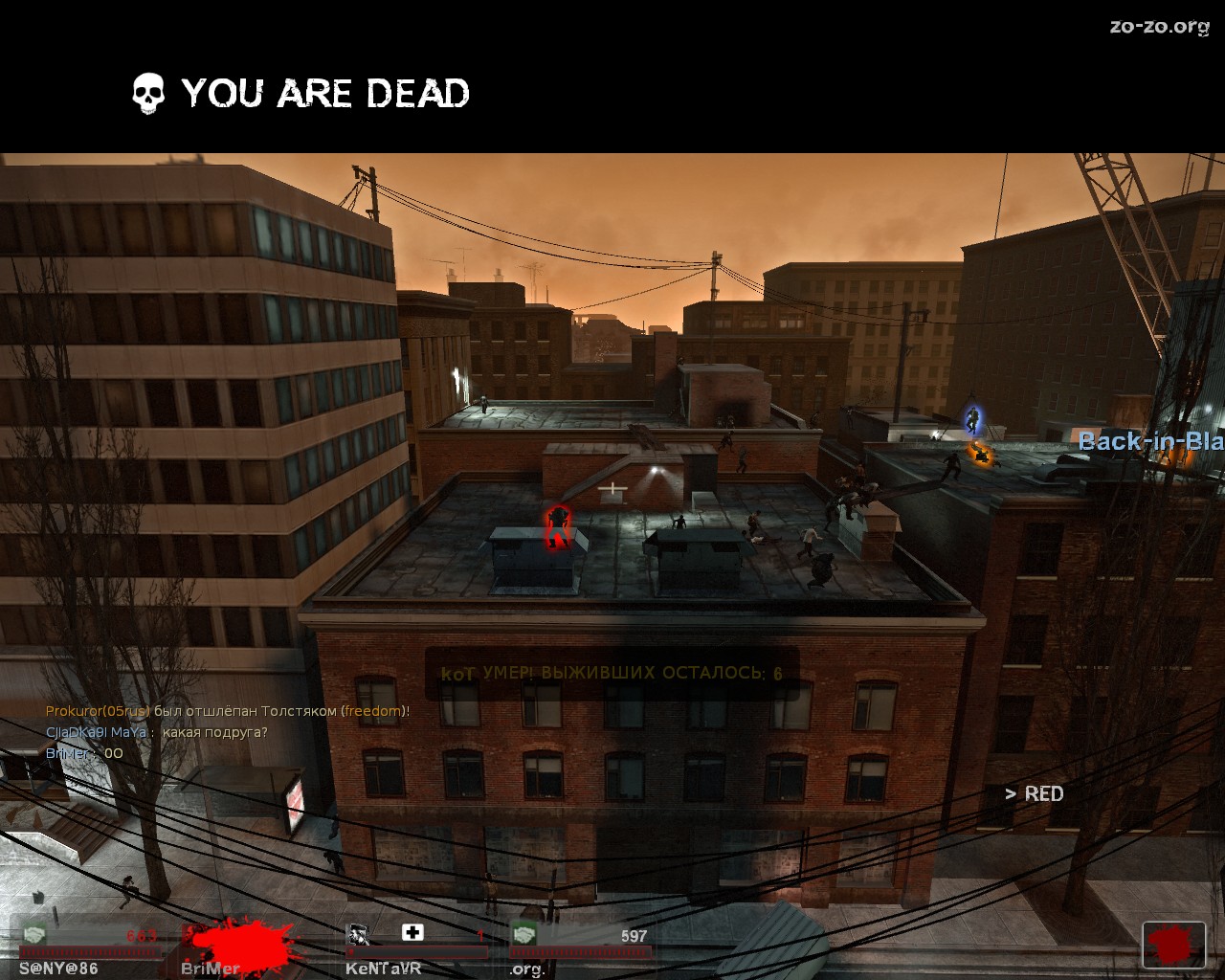This screenshot has height=980, width=1225.
Task: Click the first aid kit icon above KeNTaVR
Action: [412, 932]
